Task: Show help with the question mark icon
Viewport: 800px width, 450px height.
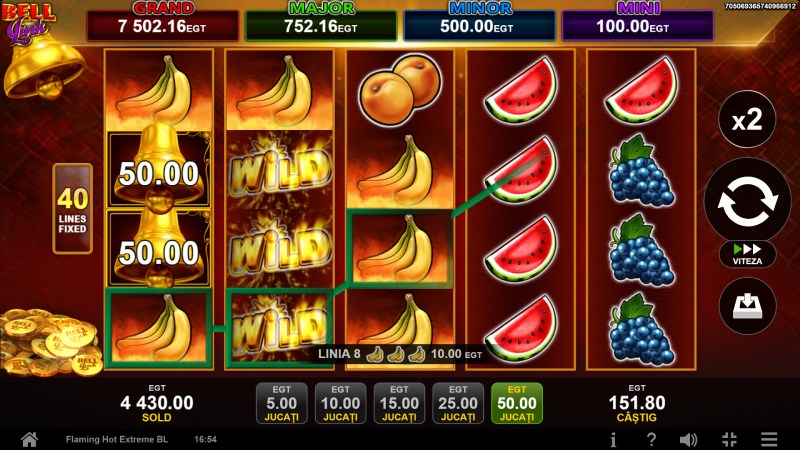Action: (x=651, y=439)
